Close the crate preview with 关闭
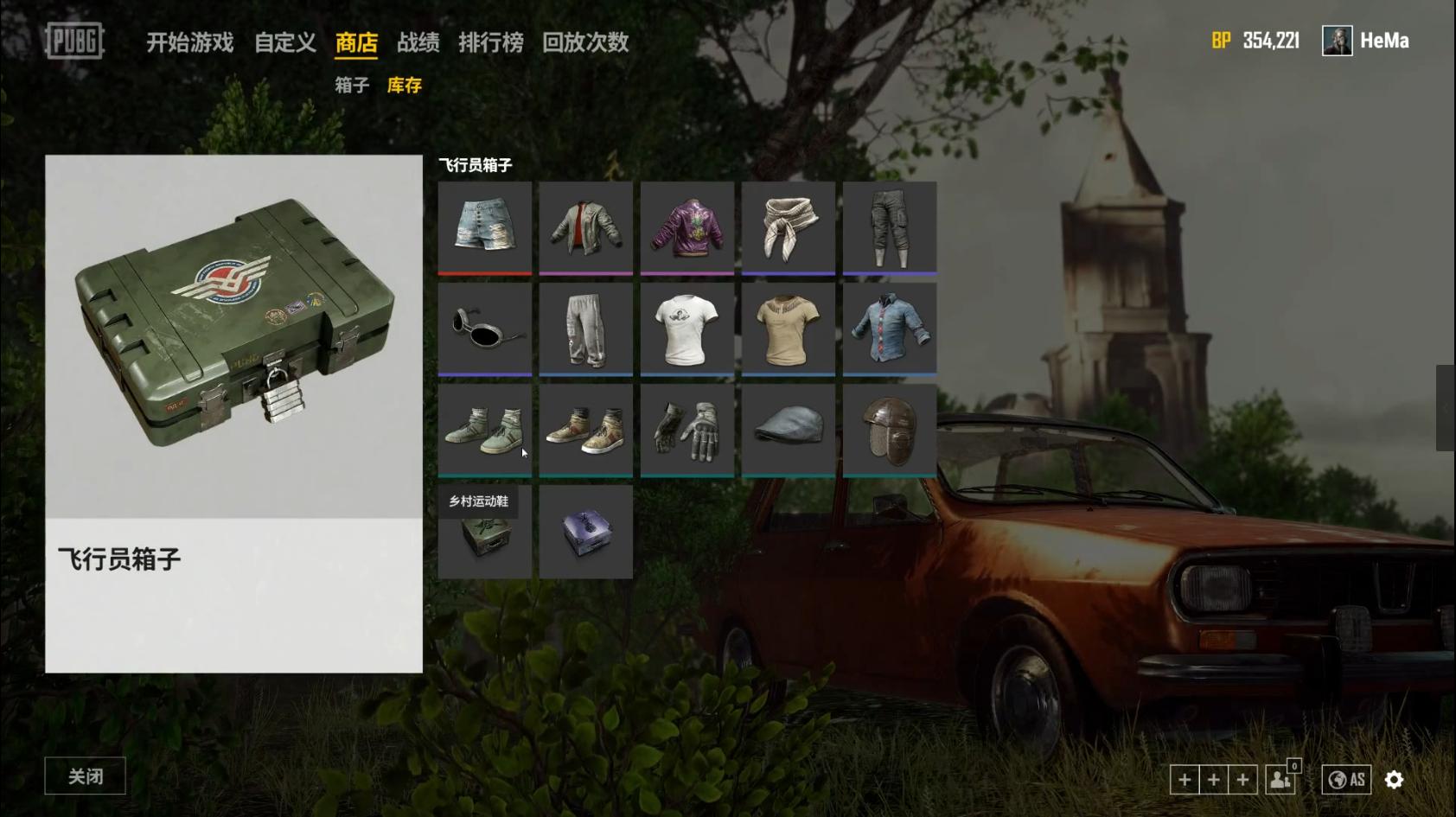The height and width of the screenshot is (817, 1456). (85, 776)
